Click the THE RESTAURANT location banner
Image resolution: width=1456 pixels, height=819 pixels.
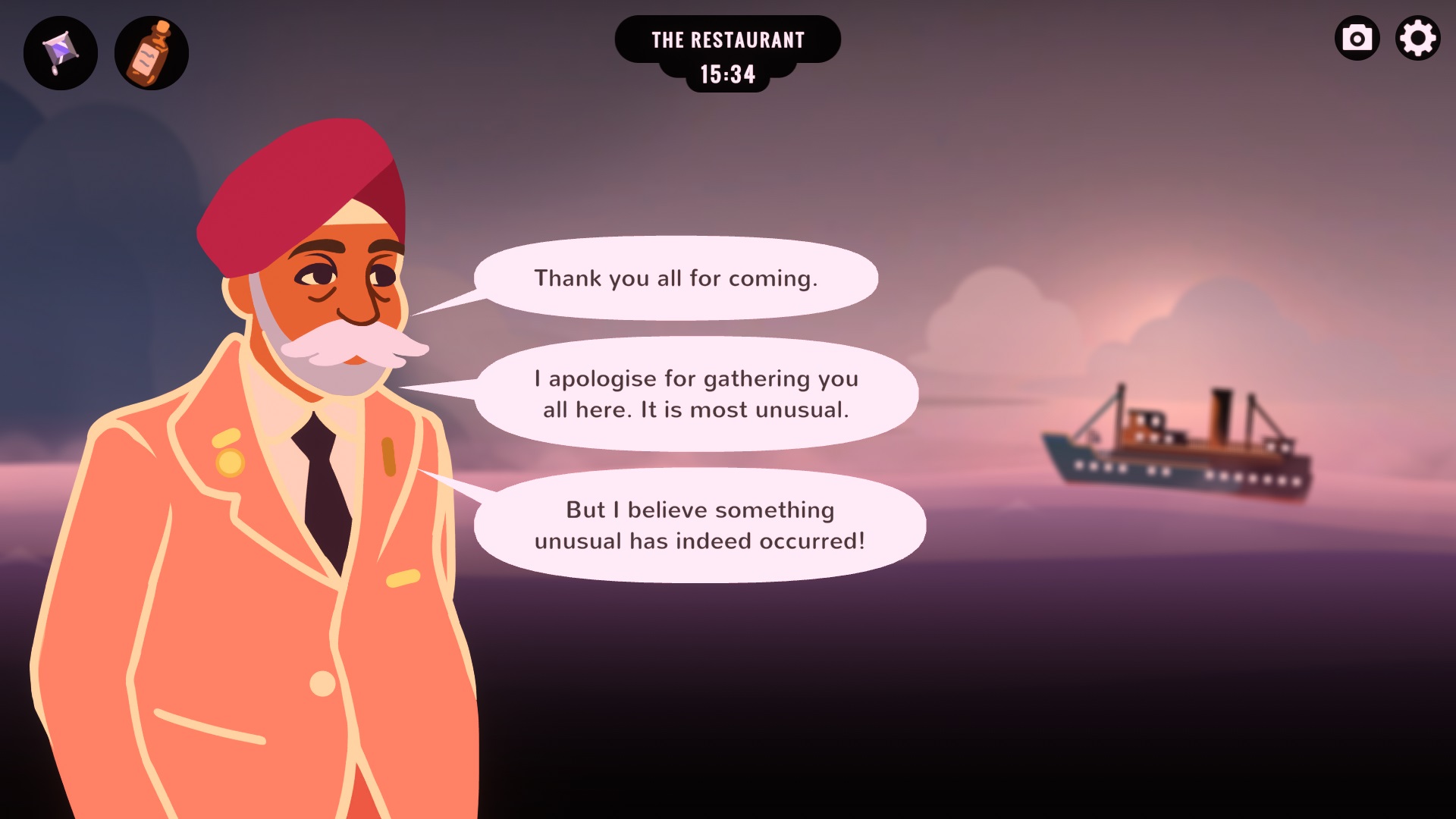[x=727, y=39]
